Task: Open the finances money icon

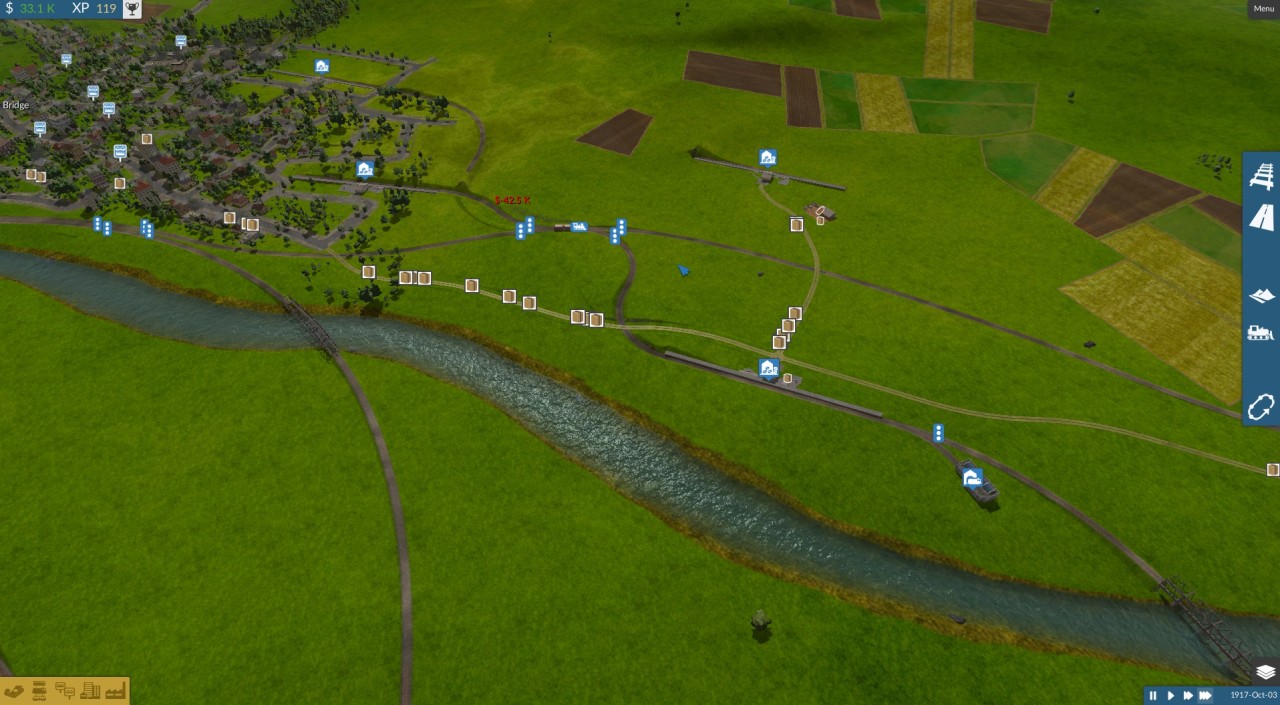Action: 14,691
